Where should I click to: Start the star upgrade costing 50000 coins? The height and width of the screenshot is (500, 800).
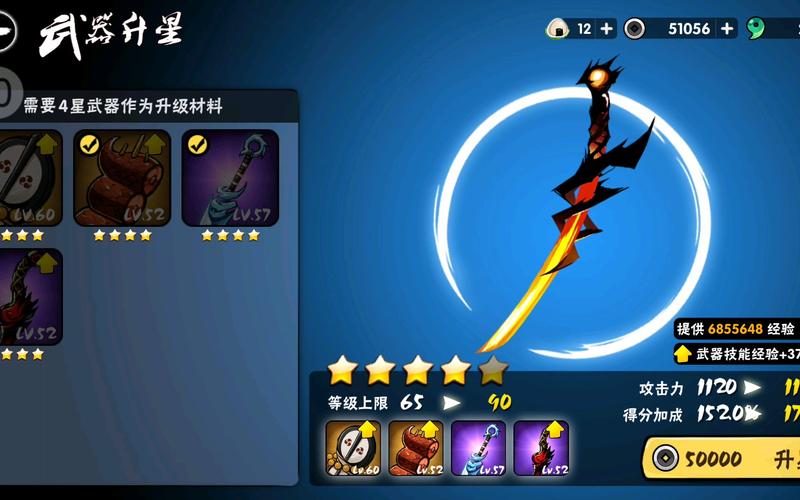(x=722, y=459)
